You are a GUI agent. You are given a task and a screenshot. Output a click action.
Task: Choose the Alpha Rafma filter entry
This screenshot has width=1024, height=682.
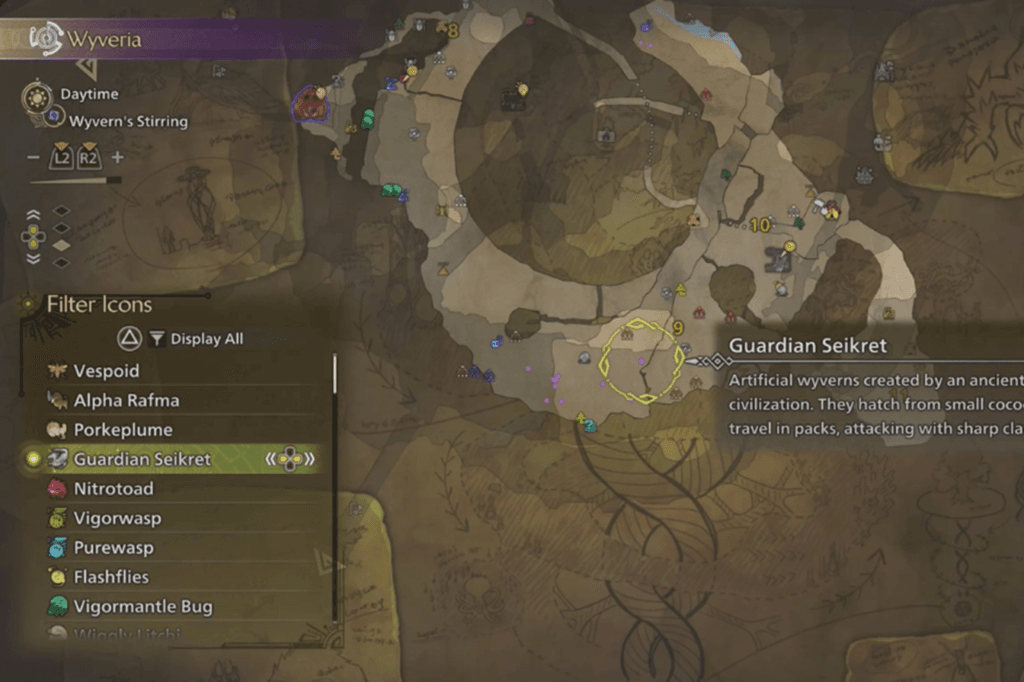coord(126,401)
